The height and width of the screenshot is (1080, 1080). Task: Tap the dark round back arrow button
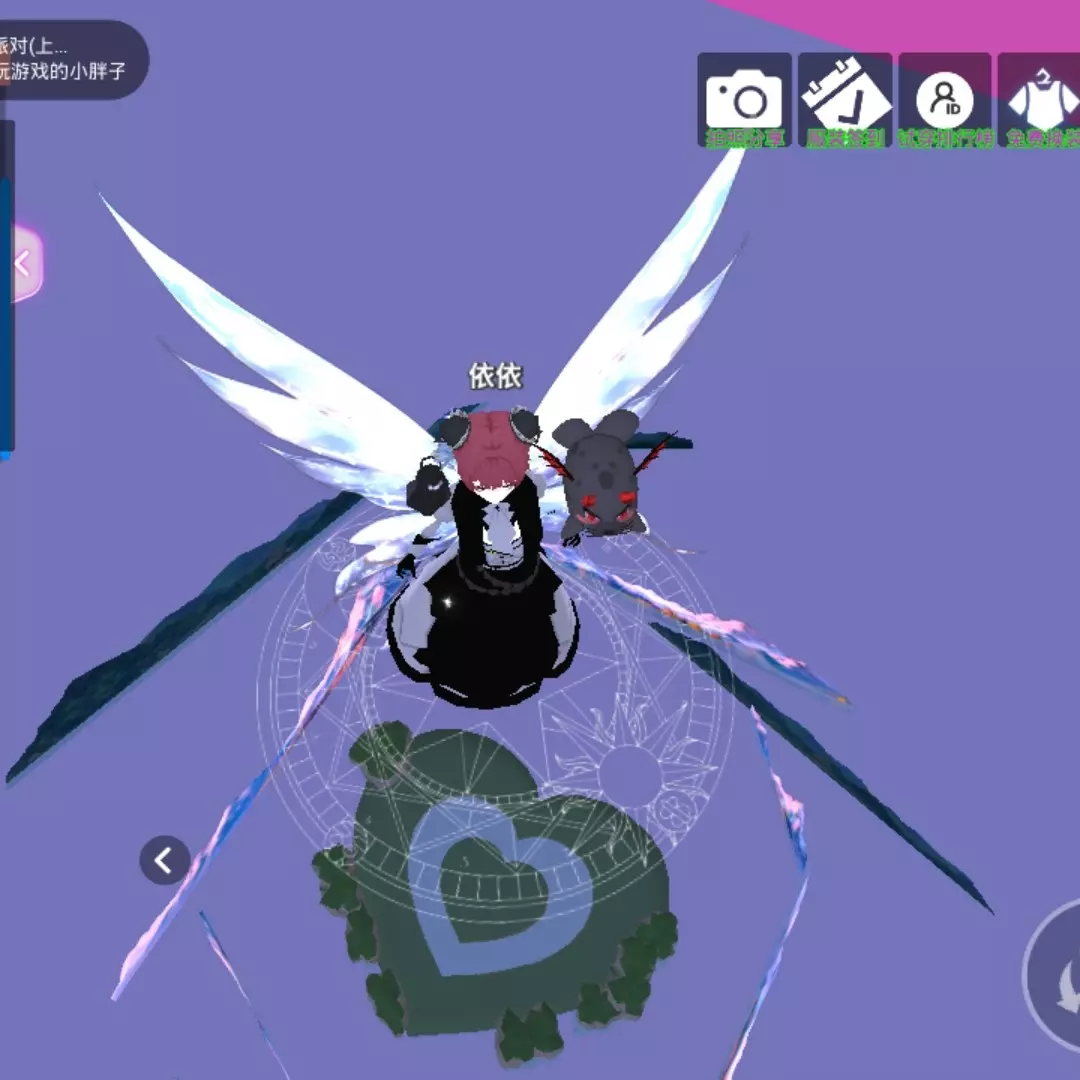pos(165,860)
